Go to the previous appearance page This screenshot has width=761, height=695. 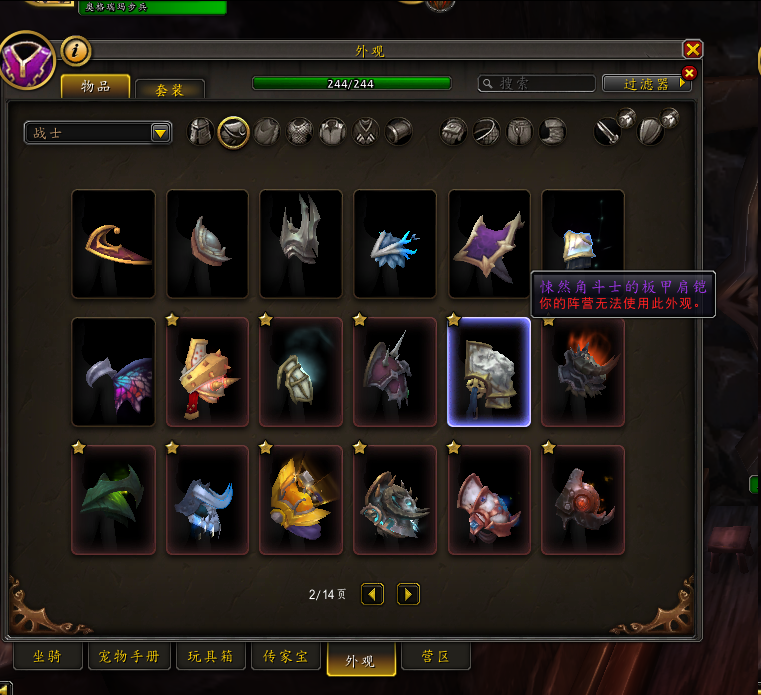[372, 594]
